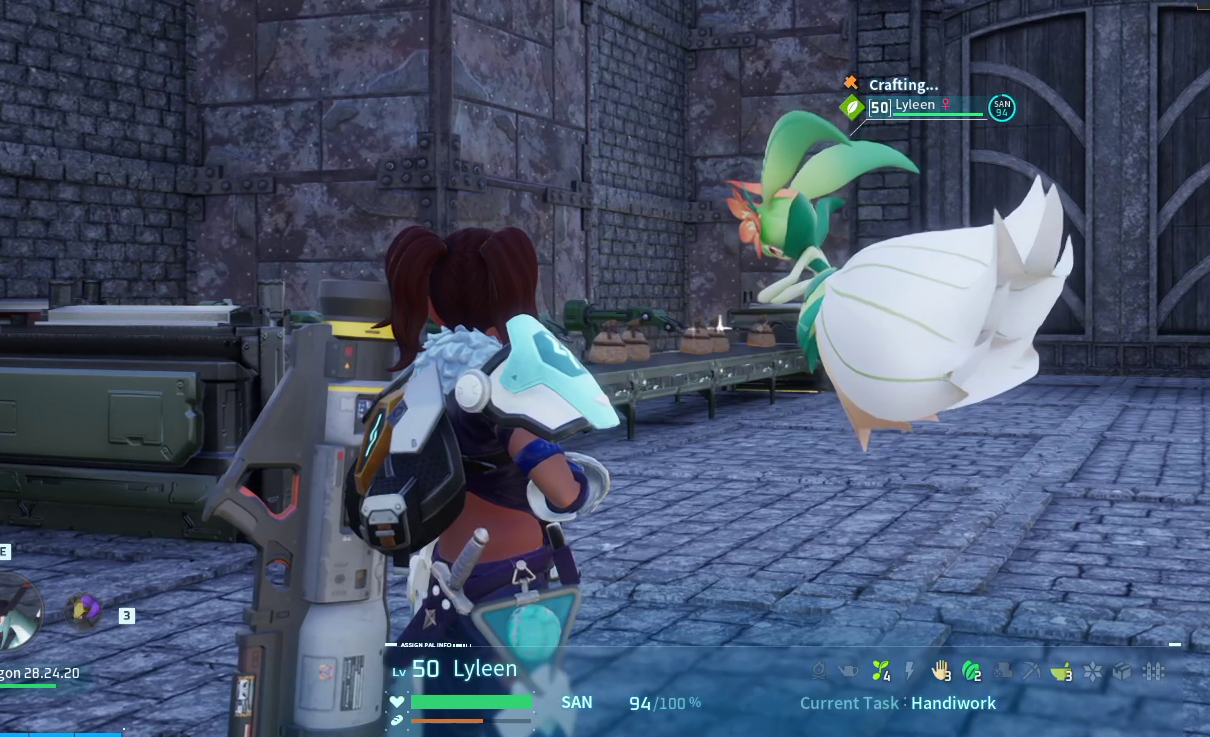Image resolution: width=1210 pixels, height=737 pixels.
Task: Click the Lyleen element leaf badge
Action: pyautogui.click(x=852, y=107)
